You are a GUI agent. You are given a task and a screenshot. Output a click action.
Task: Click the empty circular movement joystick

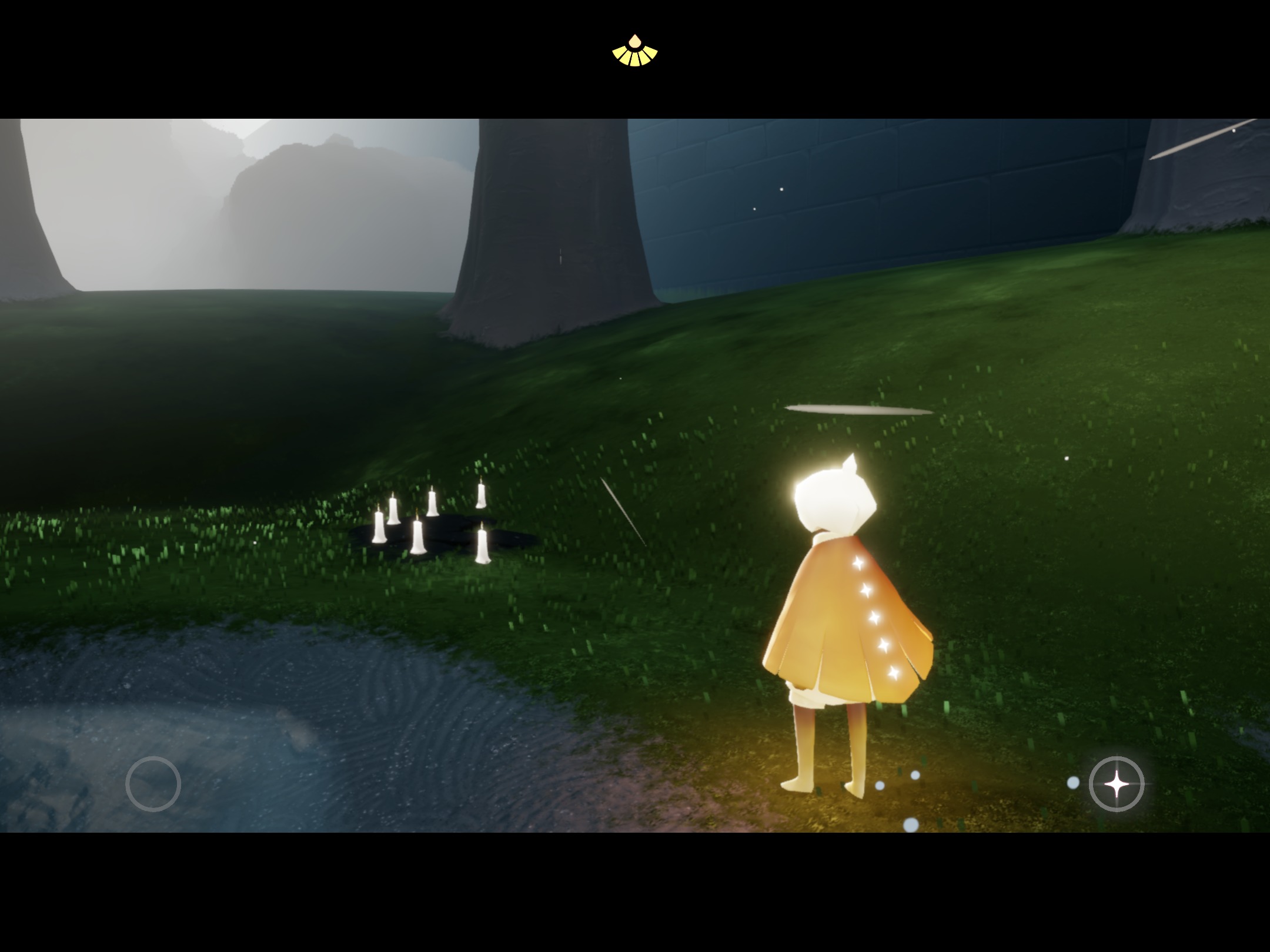click(x=153, y=784)
